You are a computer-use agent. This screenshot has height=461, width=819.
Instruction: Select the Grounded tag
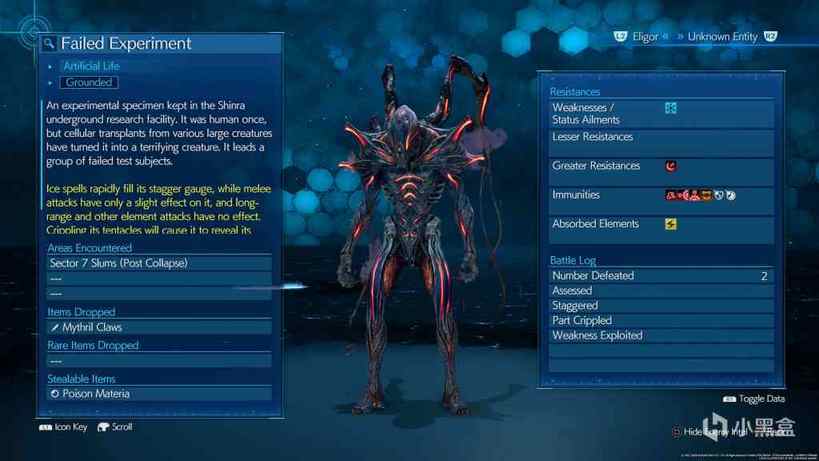pyautogui.click(x=89, y=82)
